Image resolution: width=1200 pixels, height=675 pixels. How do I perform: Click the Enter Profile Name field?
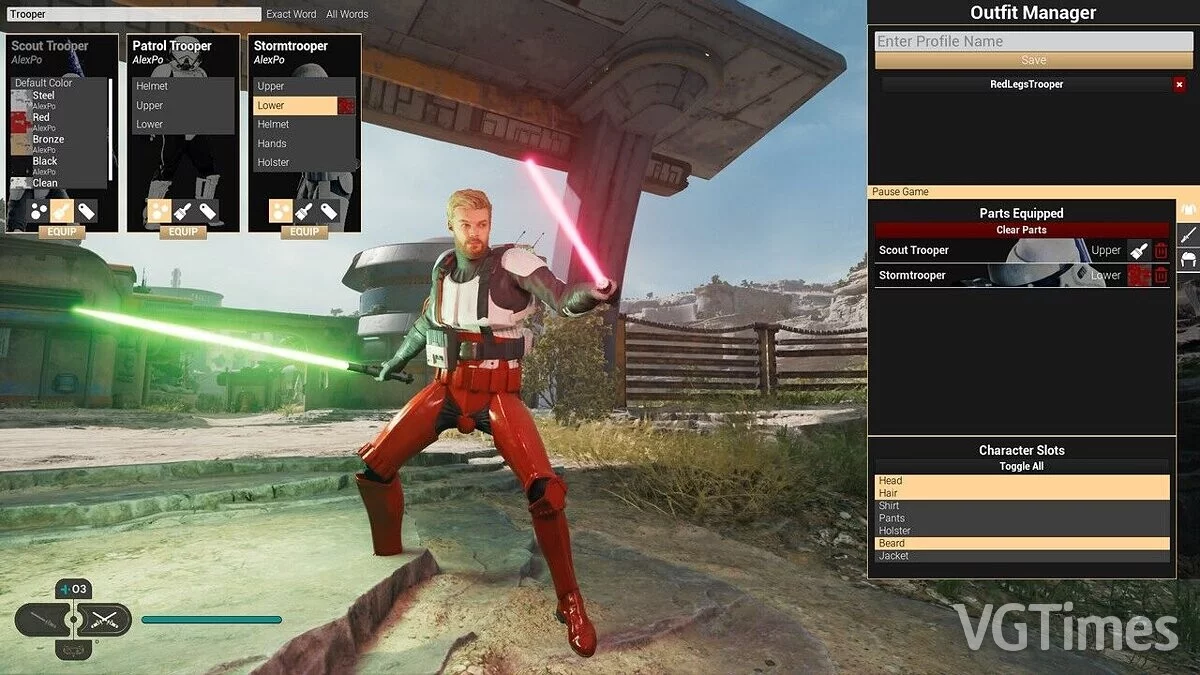coord(1021,41)
